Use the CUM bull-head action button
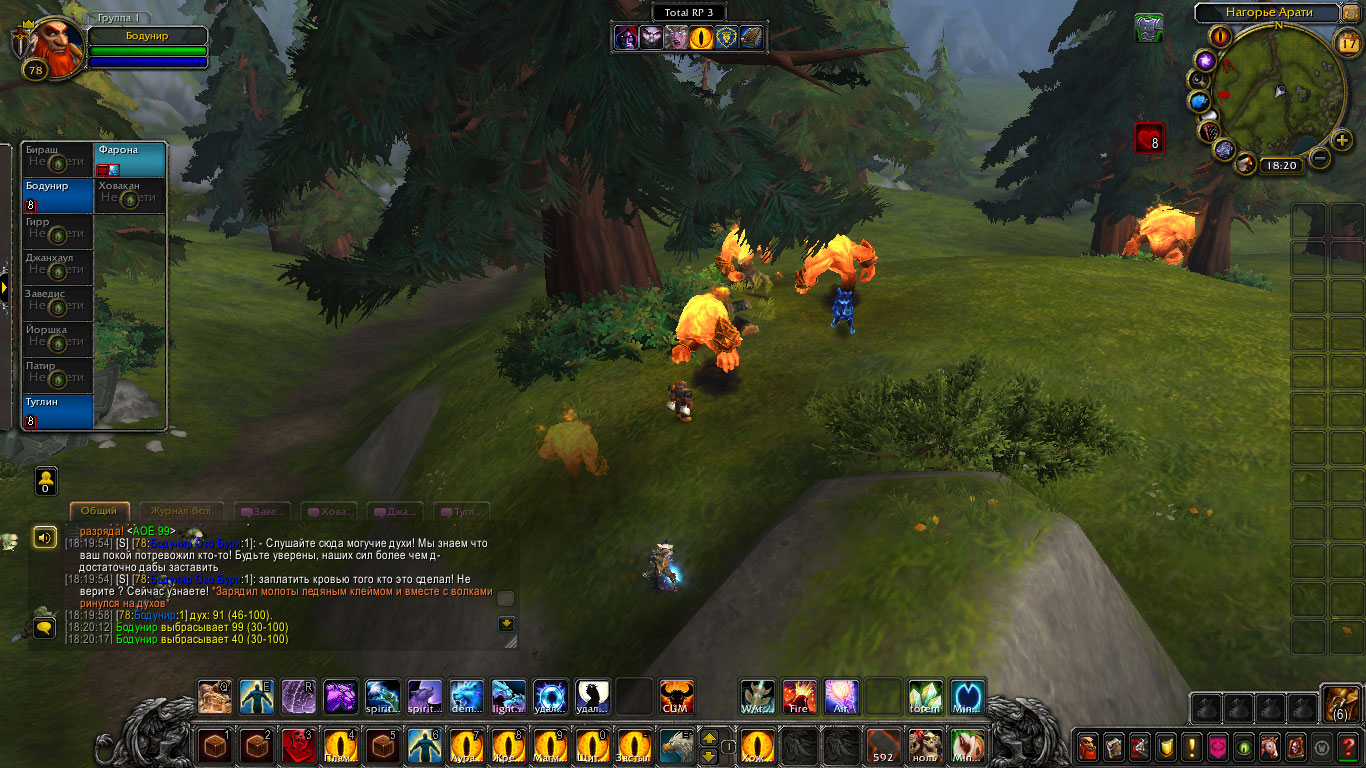The image size is (1366, 768). point(677,696)
